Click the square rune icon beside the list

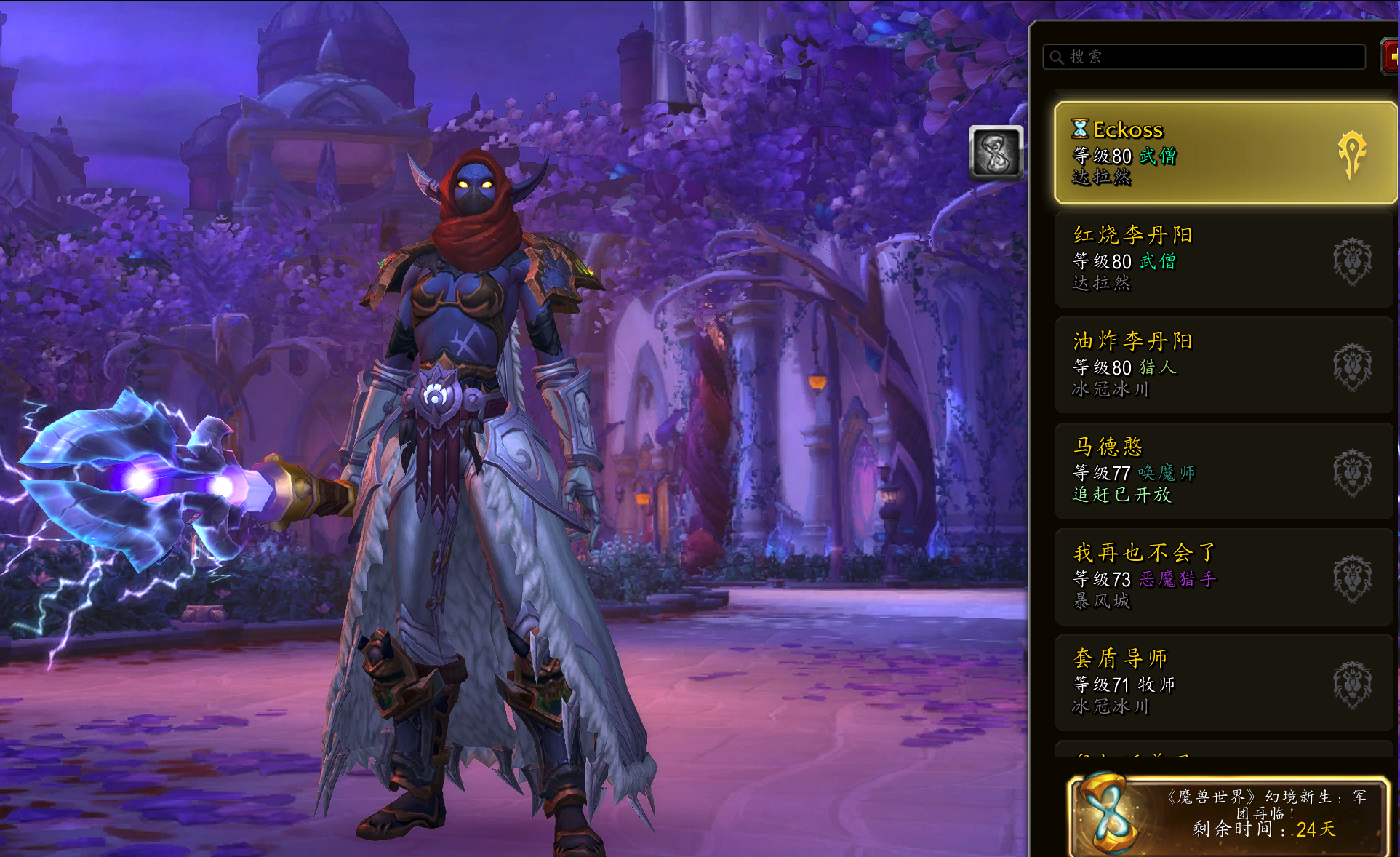click(x=996, y=153)
